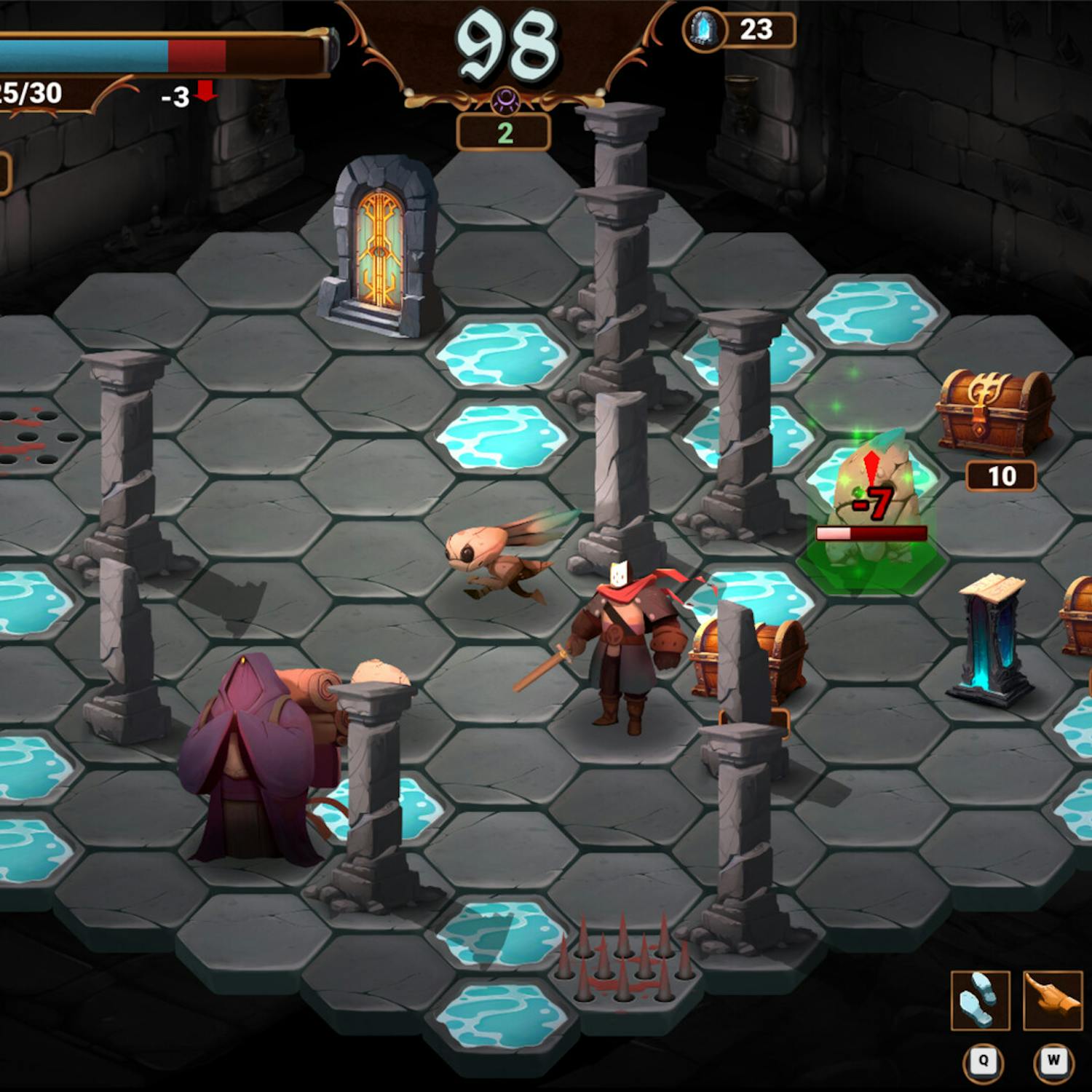Image resolution: width=1092 pixels, height=1092 pixels.
Task: Click the blue portal icon
Action: click(703, 31)
